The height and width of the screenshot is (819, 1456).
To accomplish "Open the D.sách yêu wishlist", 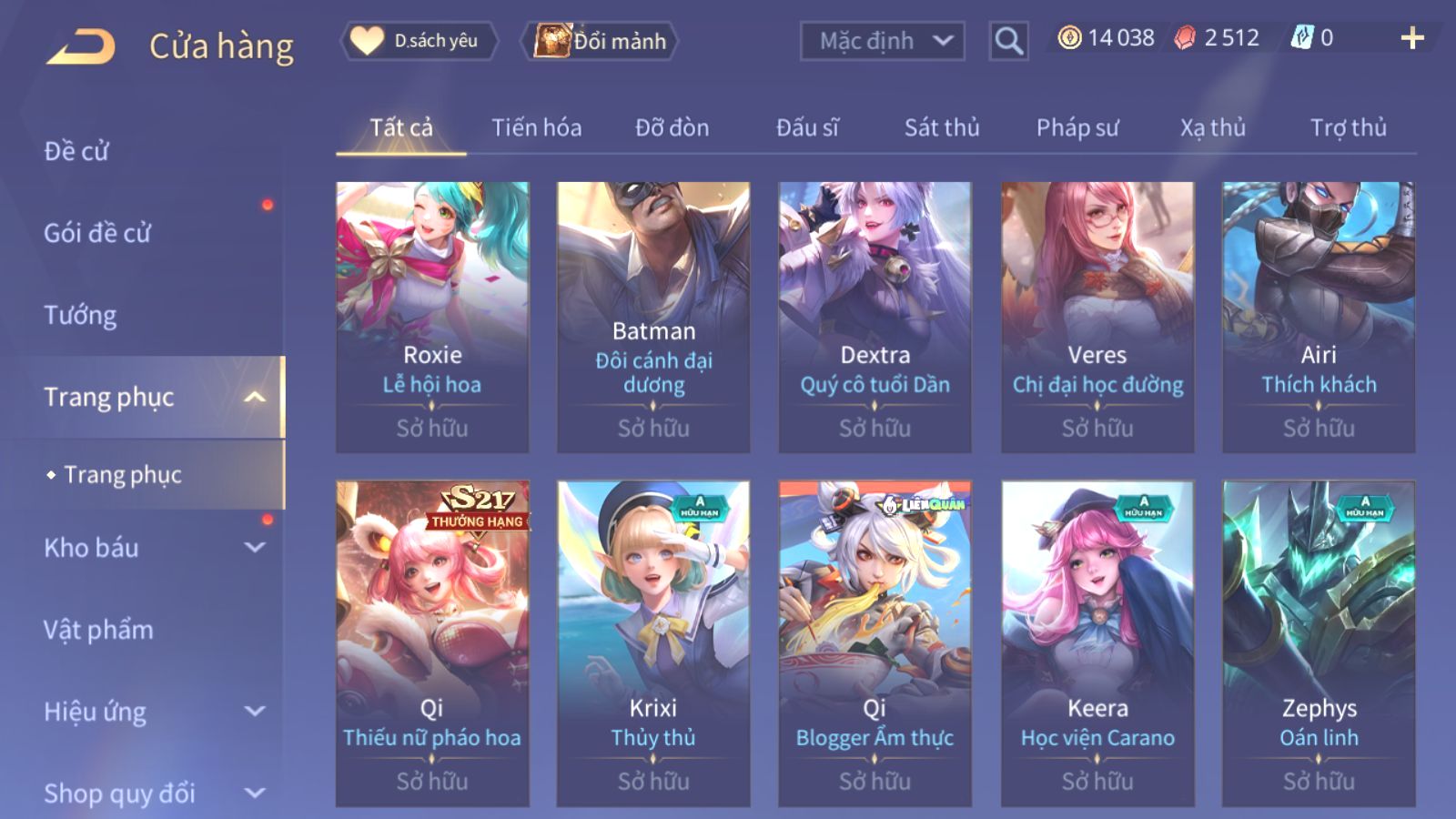I will [420, 41].
